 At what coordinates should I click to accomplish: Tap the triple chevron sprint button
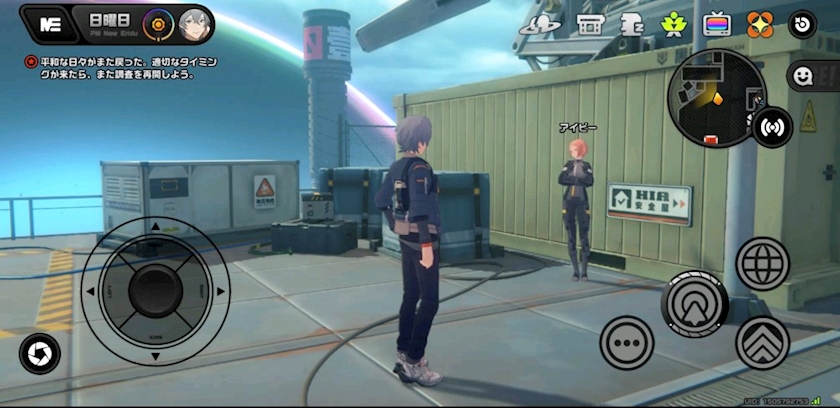(x=763, y=343)
